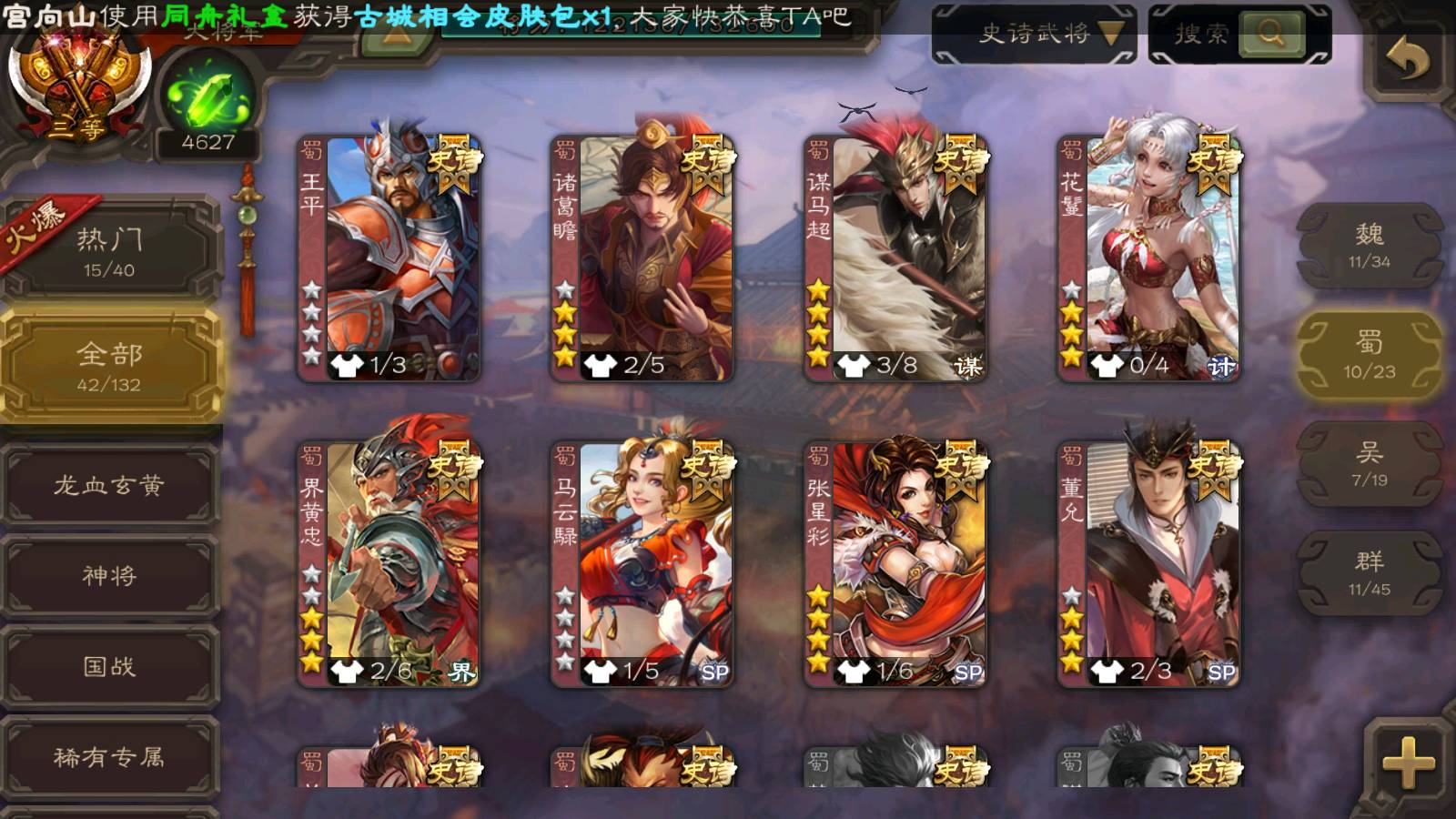The image size is (1456, 819).
Task: Select the 蜀 faction filter
Action: (1369, 355)
